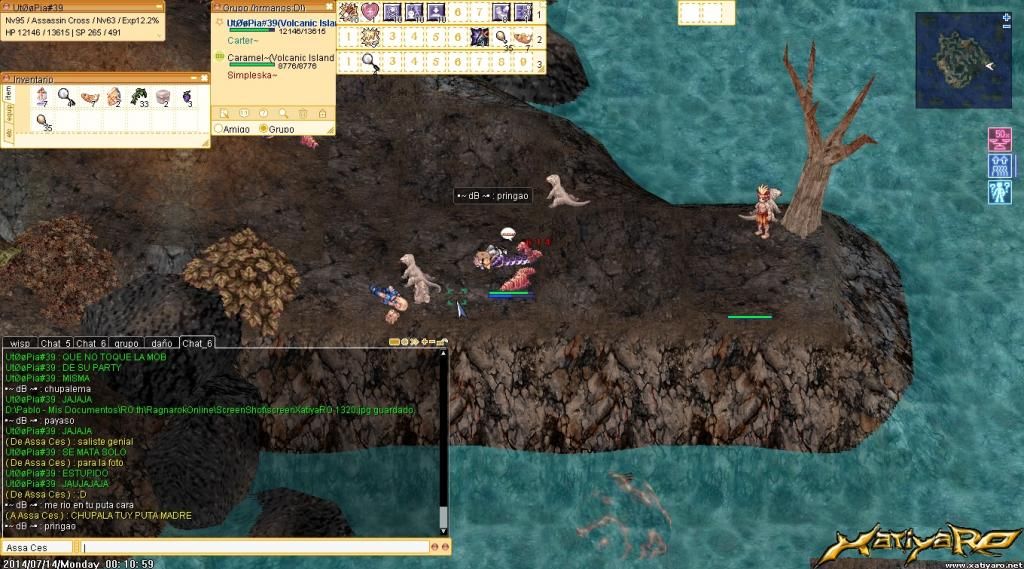This screenshot has height=569, width=1024.
Task: Select the daño chat tab
Action: pyautogui.click(x=161, y=344)
